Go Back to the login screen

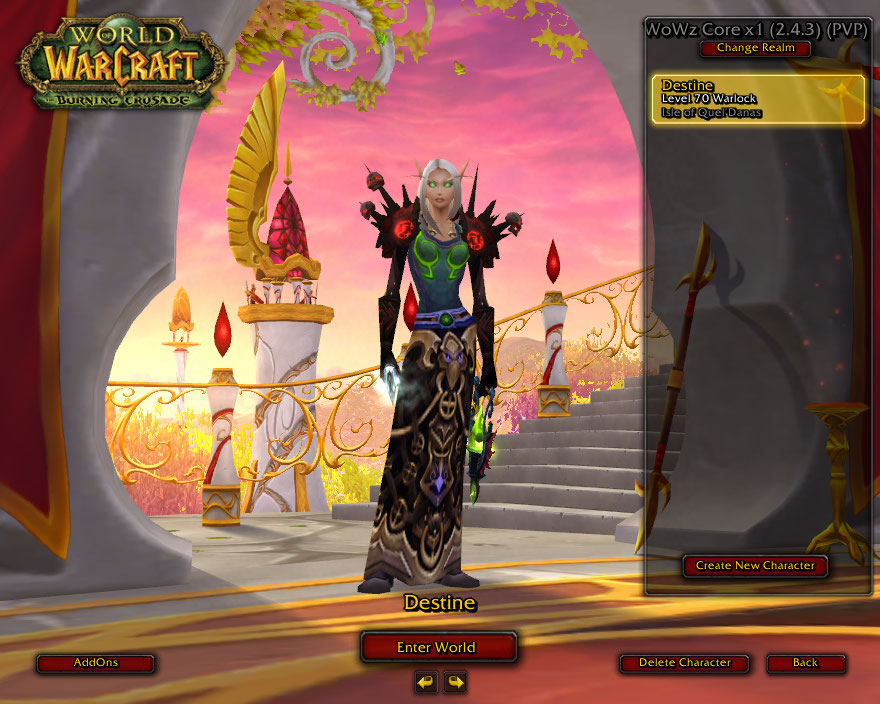click(805, 663)
